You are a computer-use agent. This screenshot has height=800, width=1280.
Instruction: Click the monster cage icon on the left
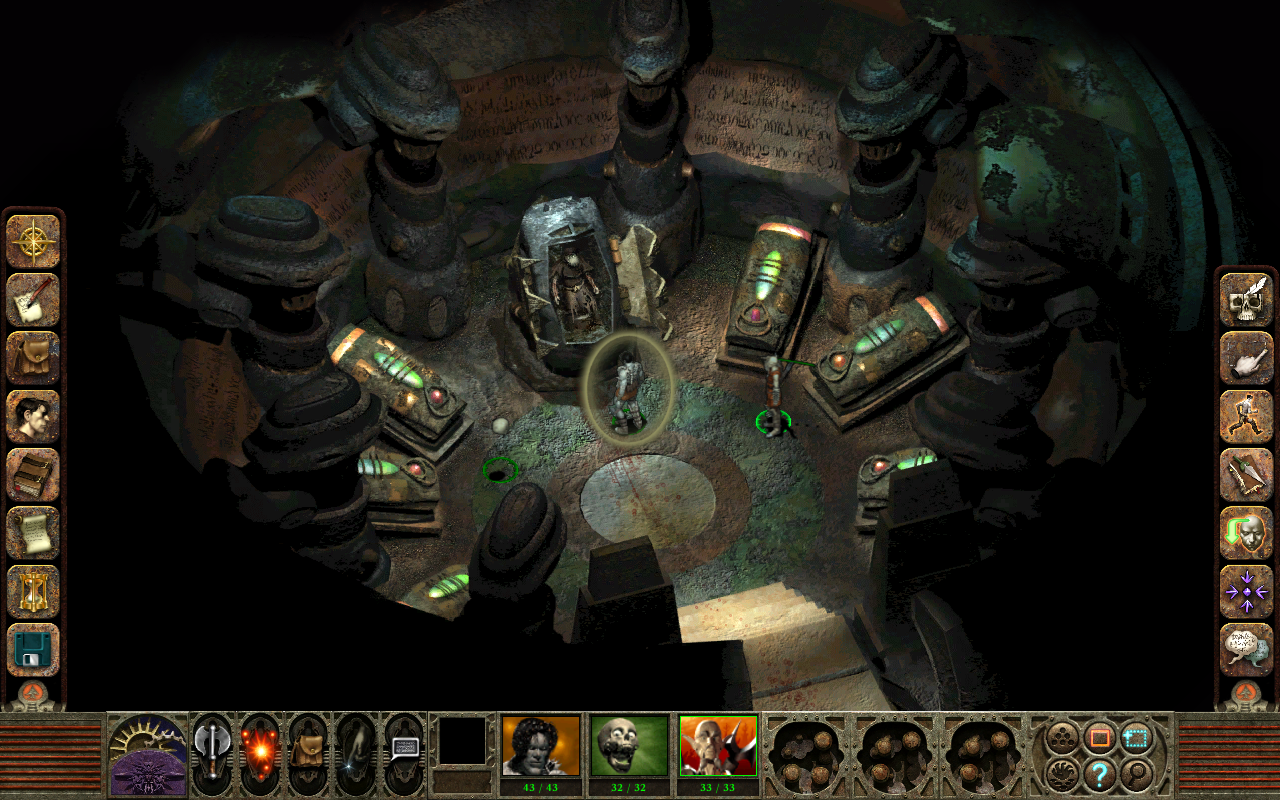pyautogui.click(x=33, y=588)
